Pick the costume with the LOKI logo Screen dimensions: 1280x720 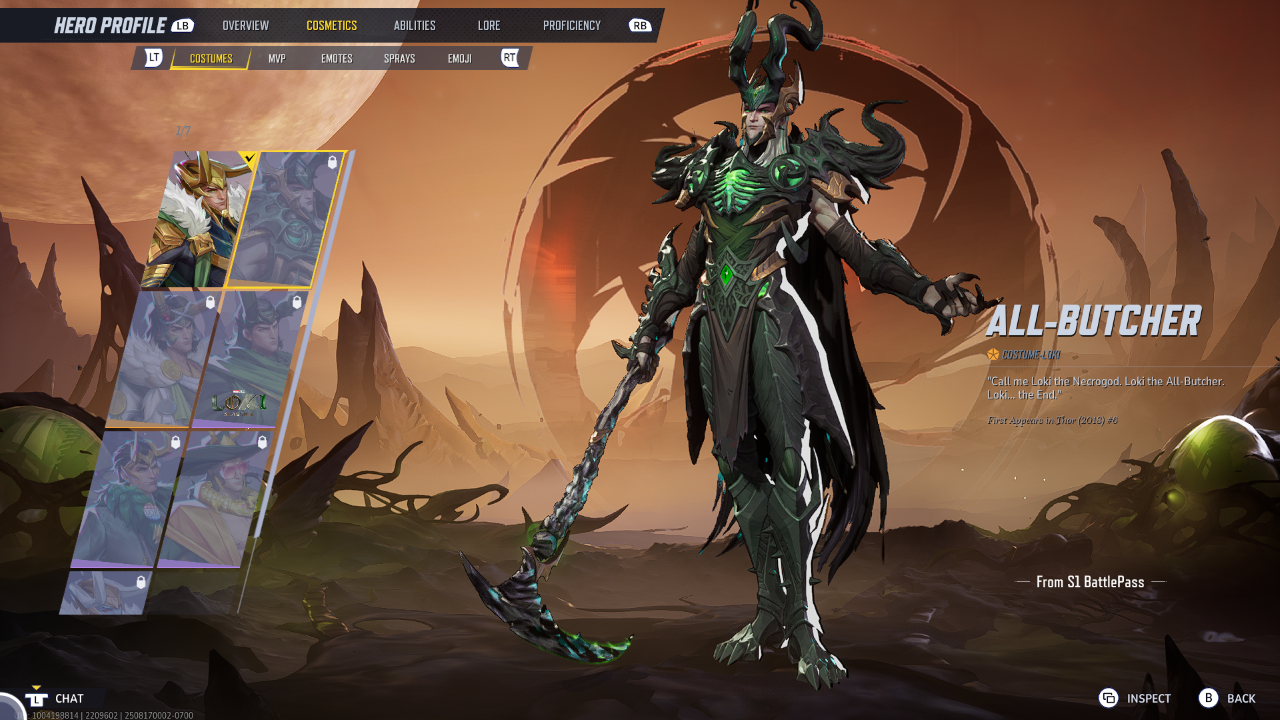pos(248,358)
